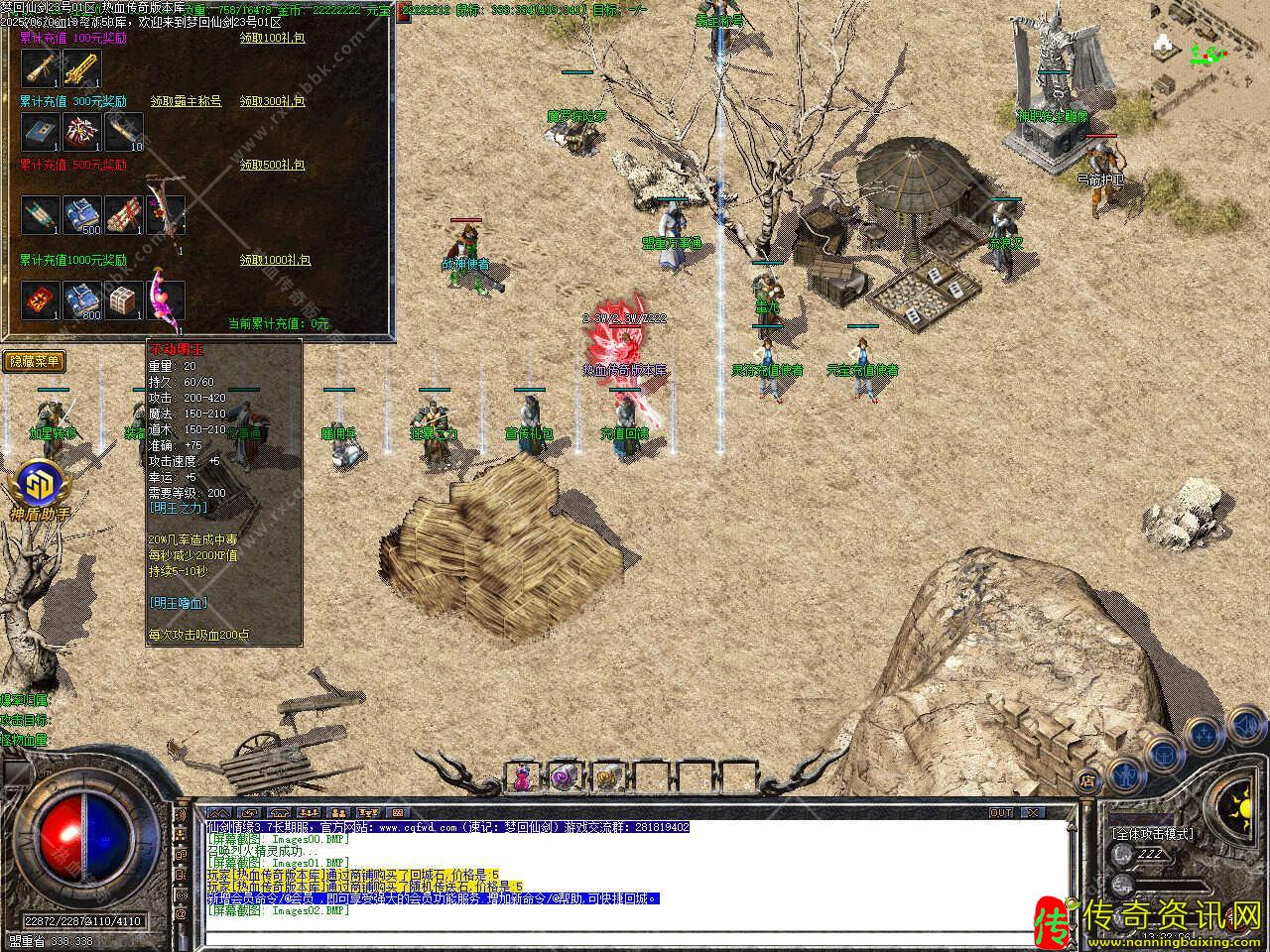Click the 隐藏菜单 hide menu button

tap(34, 362)
